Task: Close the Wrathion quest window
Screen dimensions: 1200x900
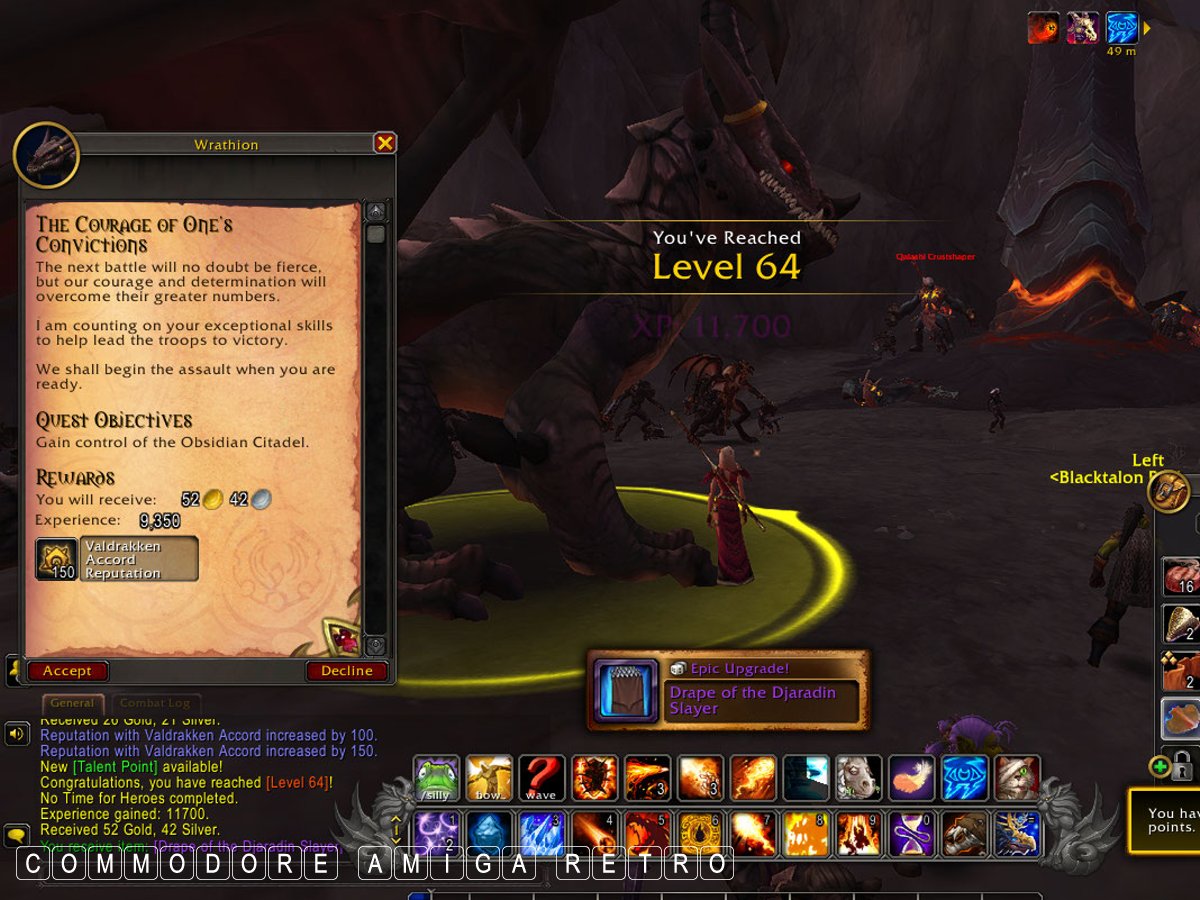Action: [x=385, y=144]
